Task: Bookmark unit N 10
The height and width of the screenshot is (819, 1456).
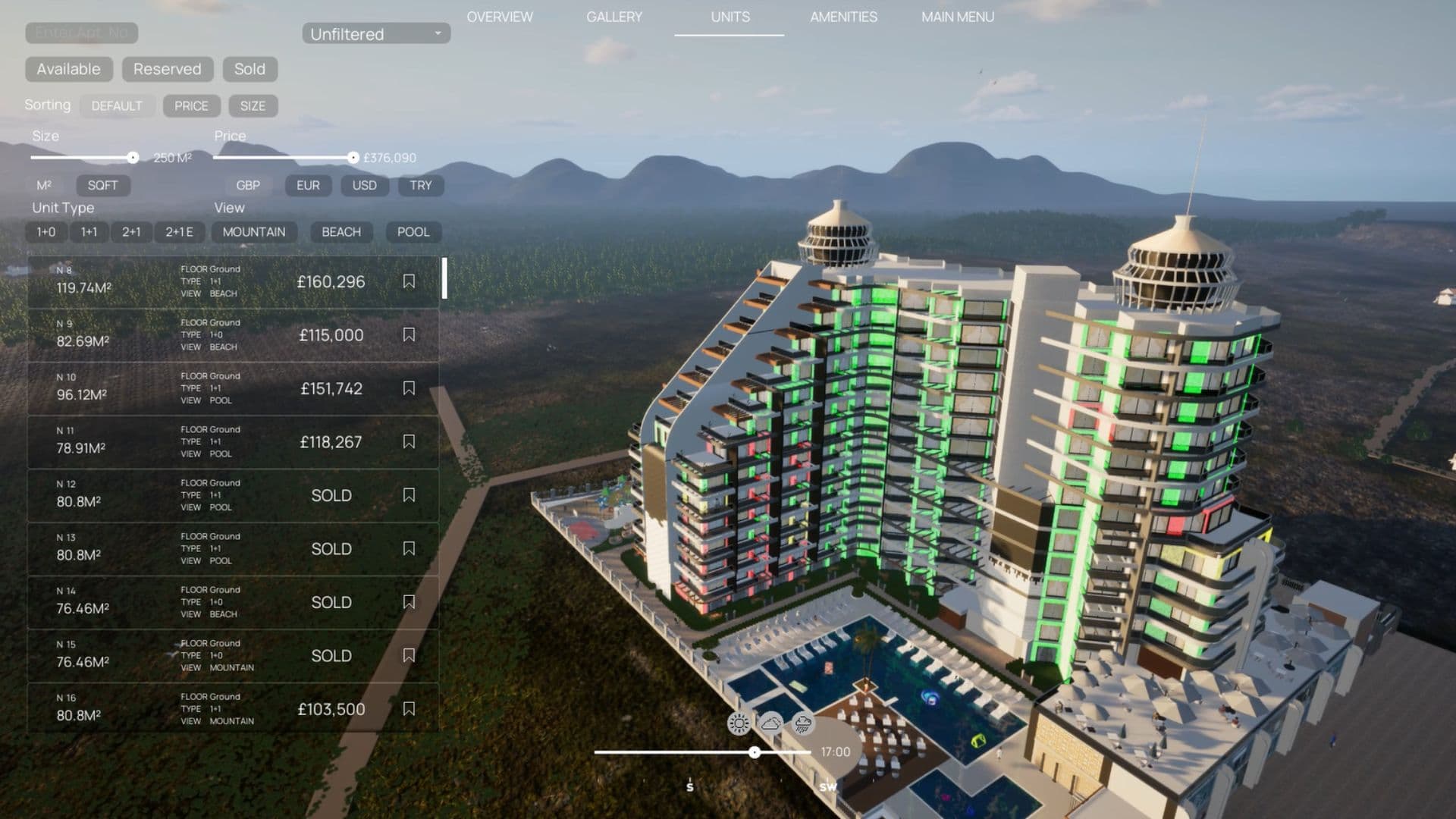Action: pyautogui.click(x=409, y=388)
